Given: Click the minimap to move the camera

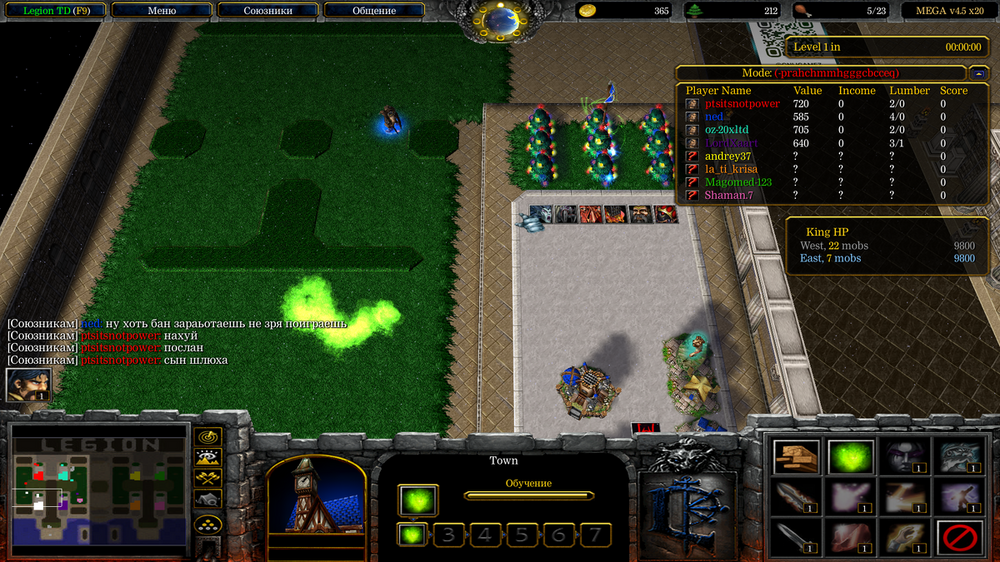Looking at the screenshot, I should [100, 490].
